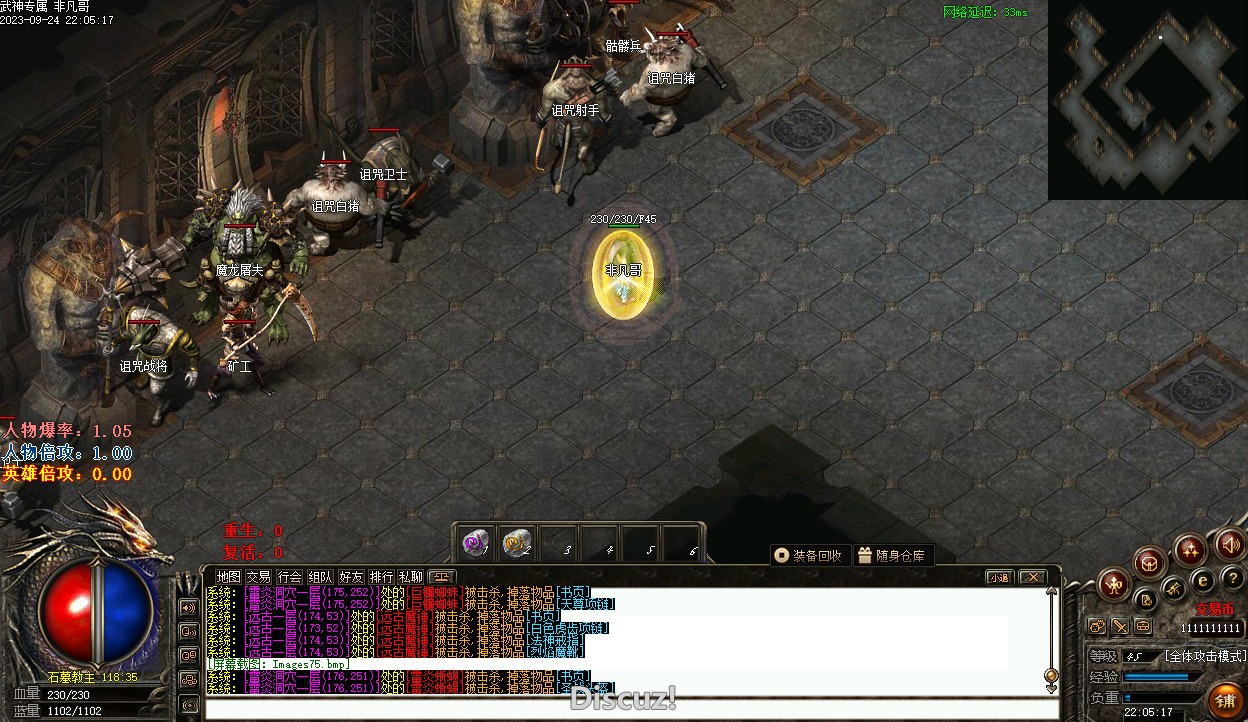Close the game with the X button

[1032, 577]
